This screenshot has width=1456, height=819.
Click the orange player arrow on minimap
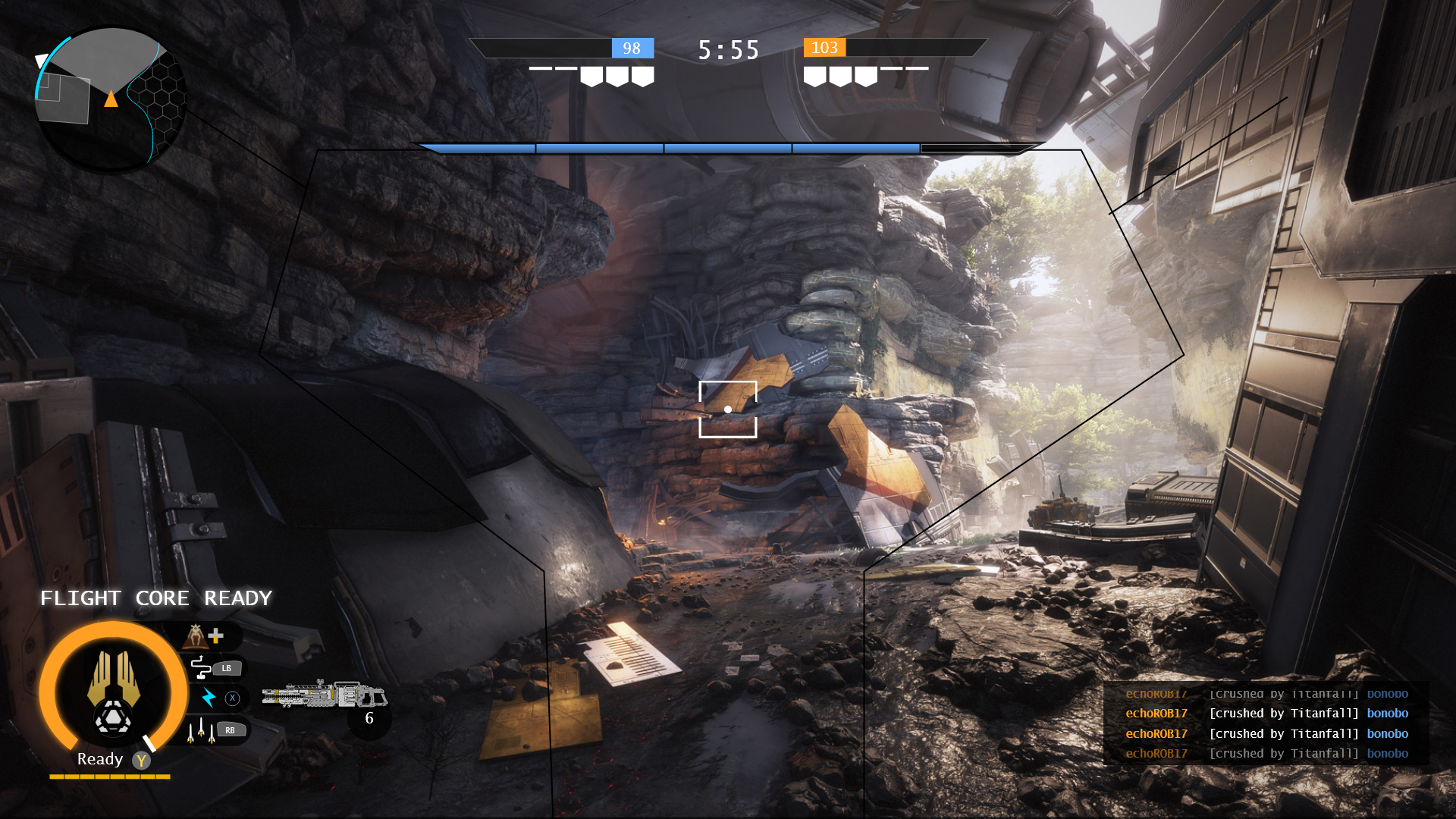pos(111,99)
